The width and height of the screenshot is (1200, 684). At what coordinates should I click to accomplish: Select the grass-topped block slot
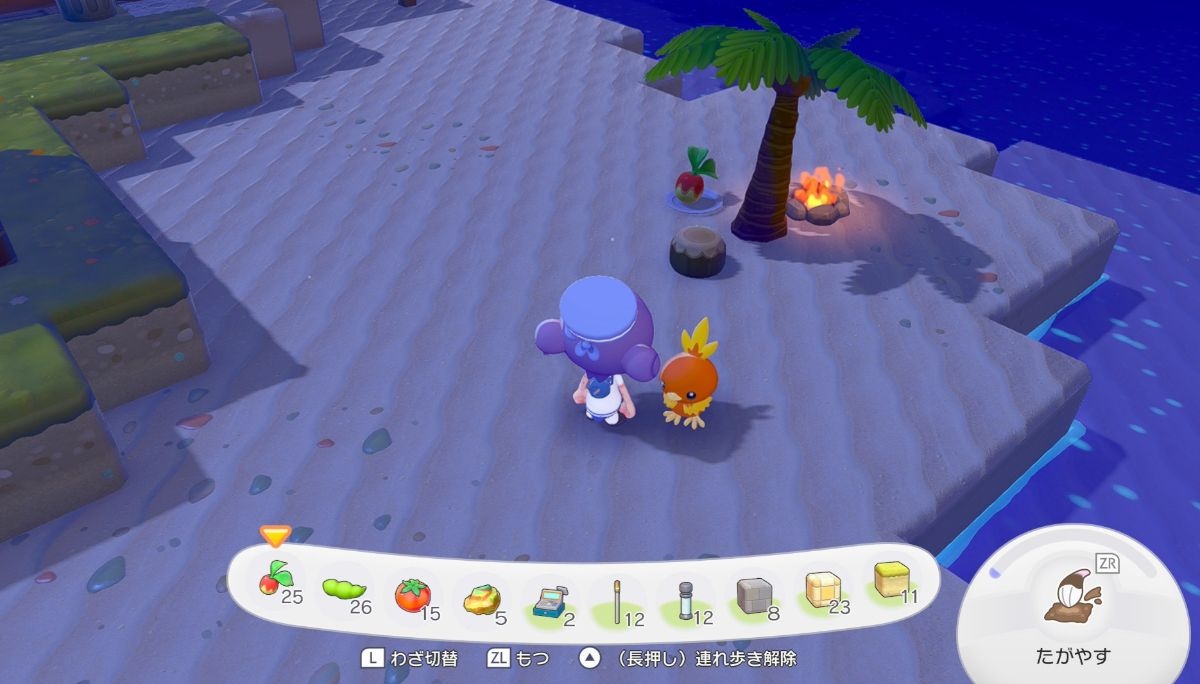coord(892,581)
